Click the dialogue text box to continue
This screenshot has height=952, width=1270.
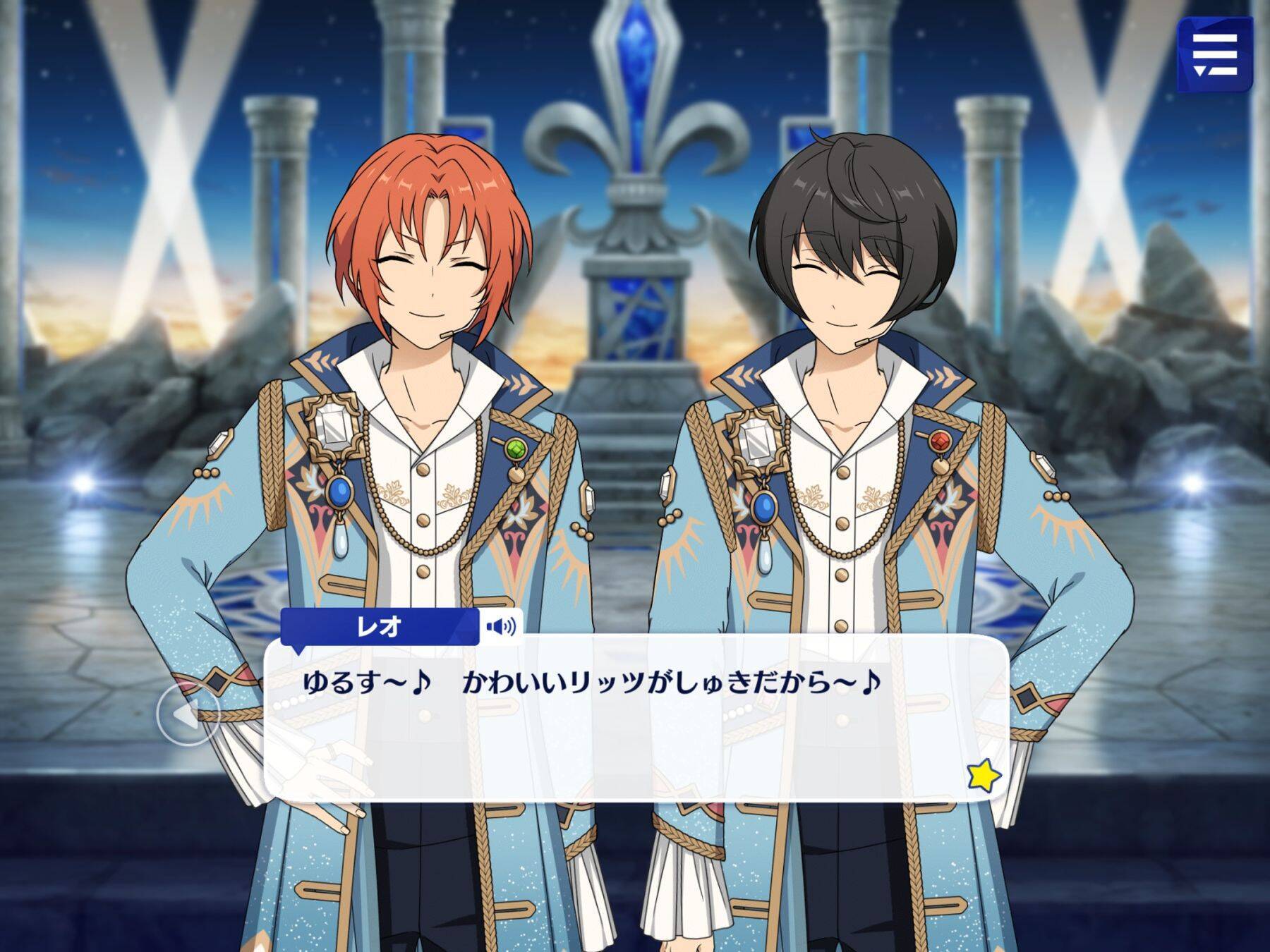(x=635, y=733)
